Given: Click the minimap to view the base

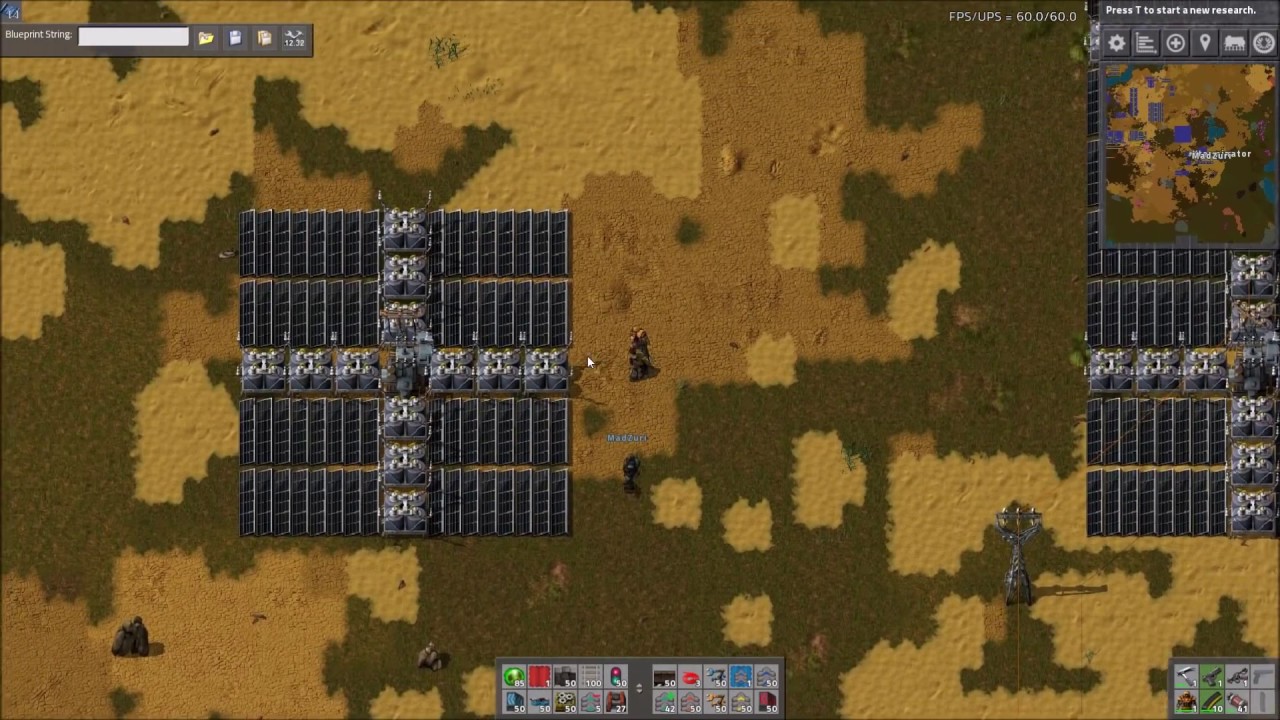Looking at the screenshot, I should click(1190, 150).
